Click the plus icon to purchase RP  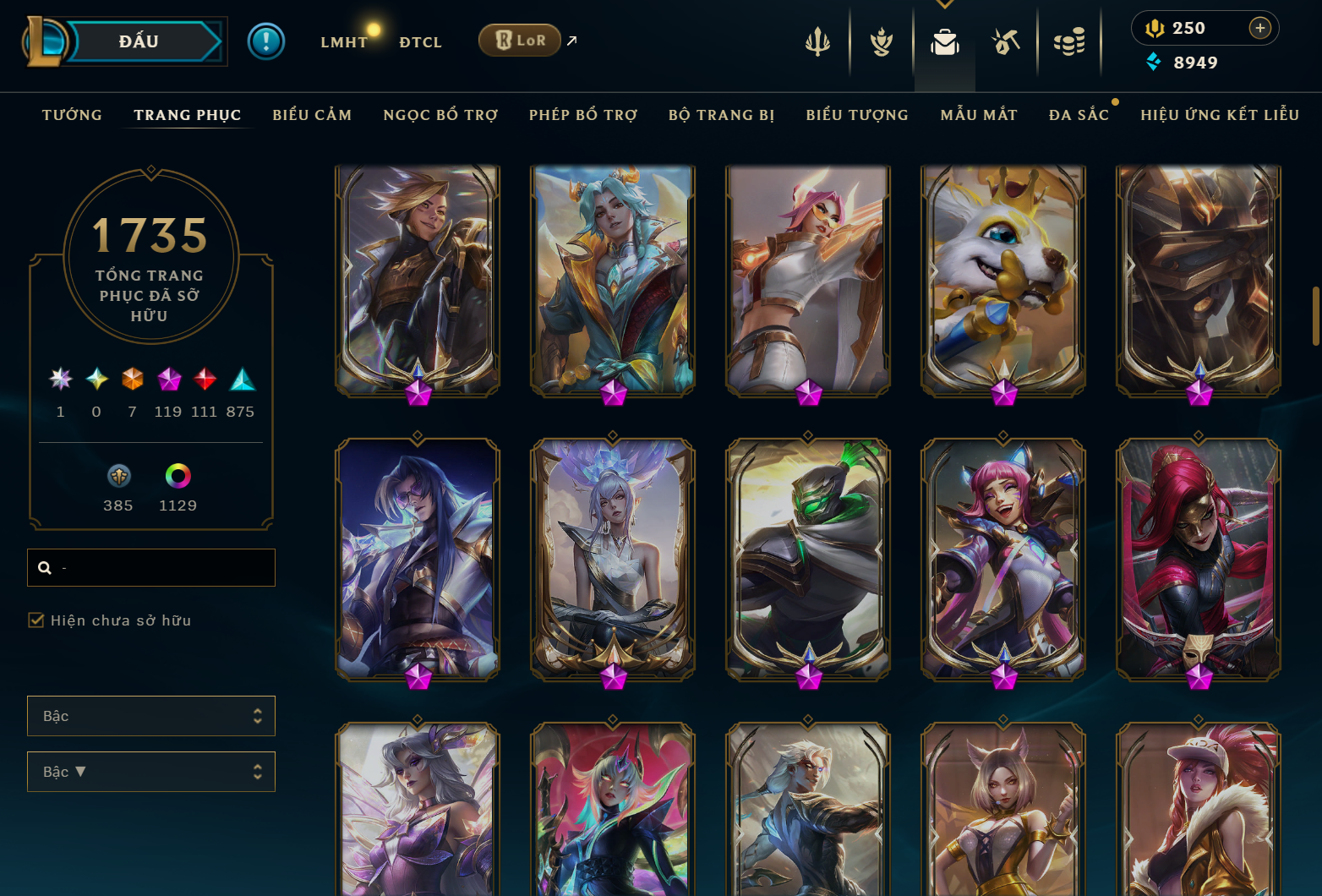tap(1261, 27)
